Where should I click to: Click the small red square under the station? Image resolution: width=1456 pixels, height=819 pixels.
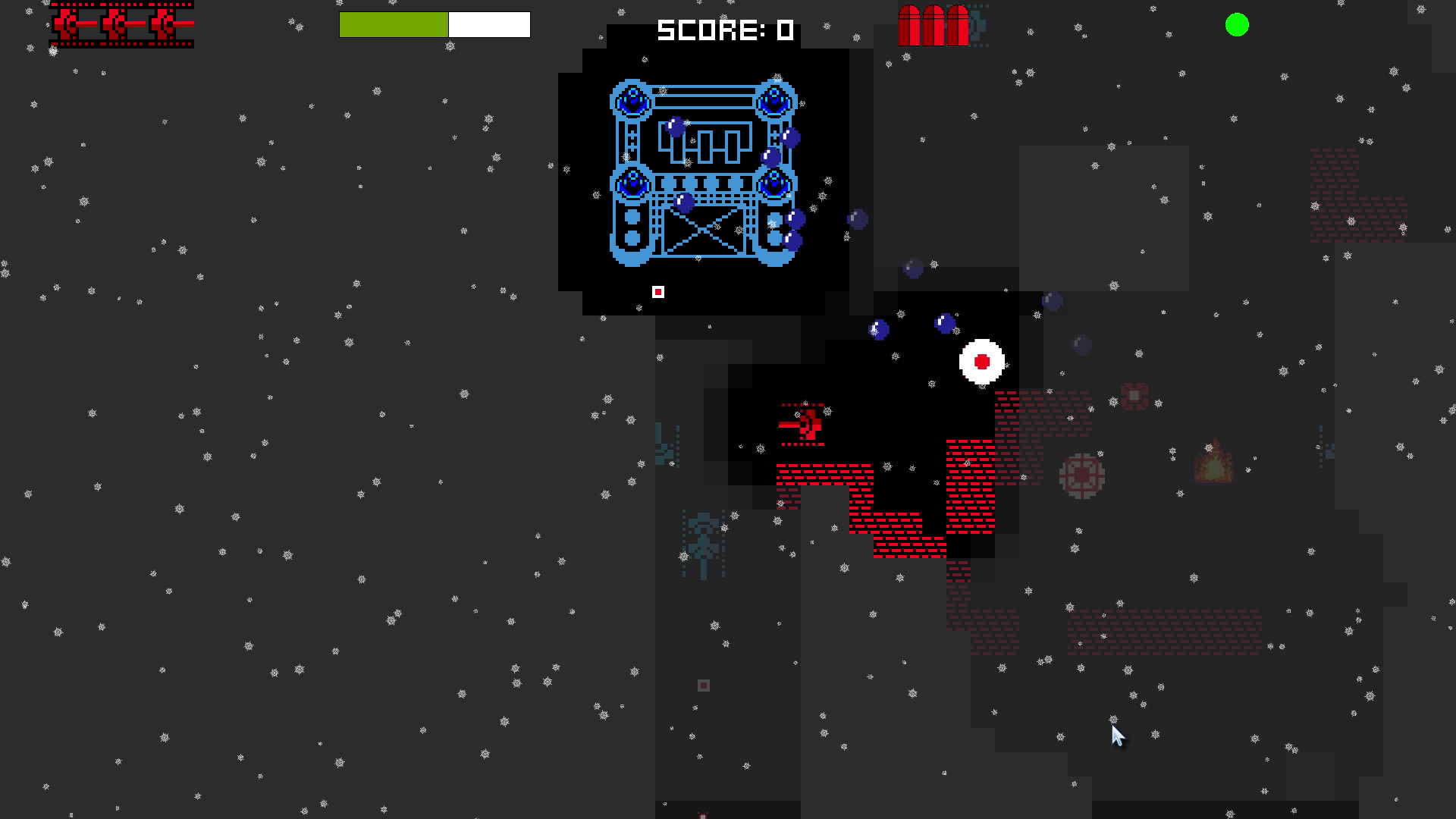pos(657,290)
